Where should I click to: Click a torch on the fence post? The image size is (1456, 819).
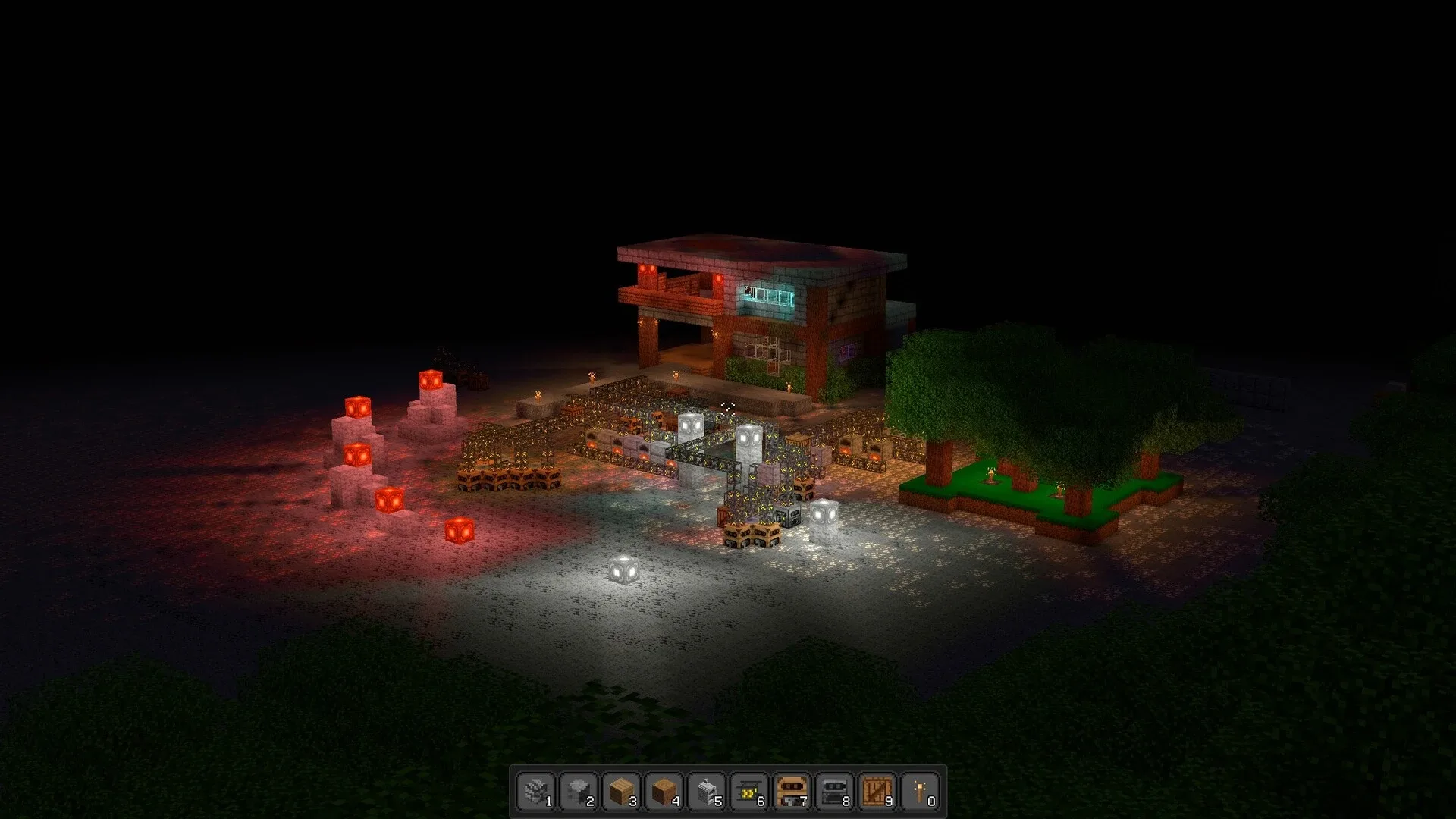tap(539, 394)
